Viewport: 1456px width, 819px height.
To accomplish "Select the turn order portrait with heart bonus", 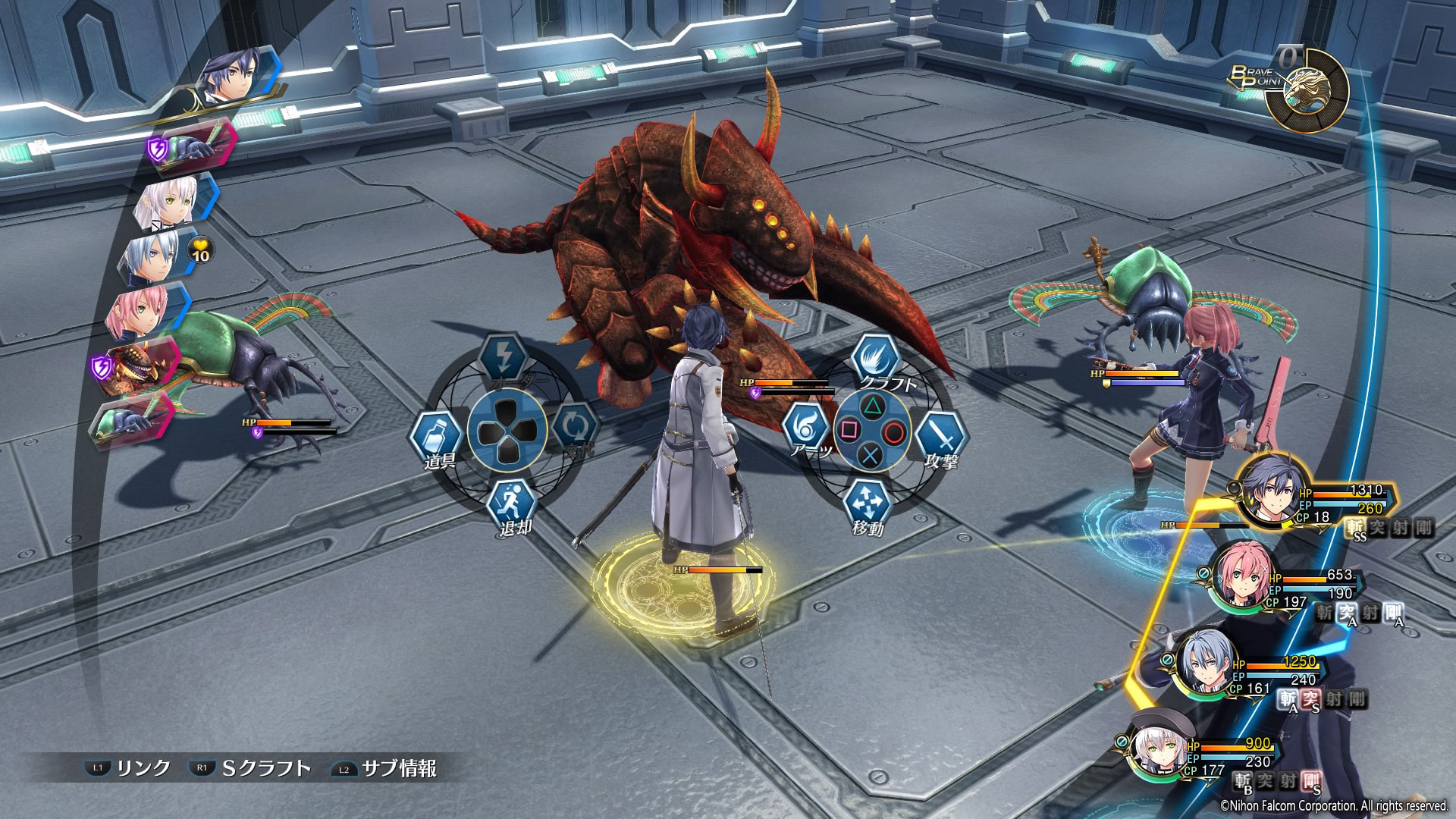I will click(x=152, y=256).
